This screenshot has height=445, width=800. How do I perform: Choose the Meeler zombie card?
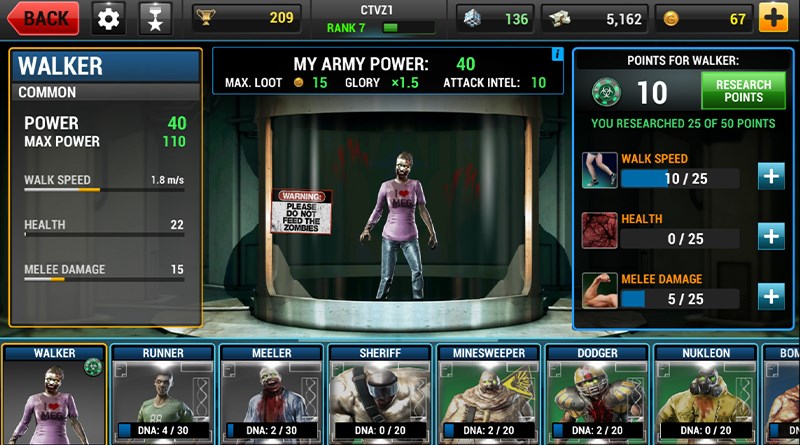point(271,395)
